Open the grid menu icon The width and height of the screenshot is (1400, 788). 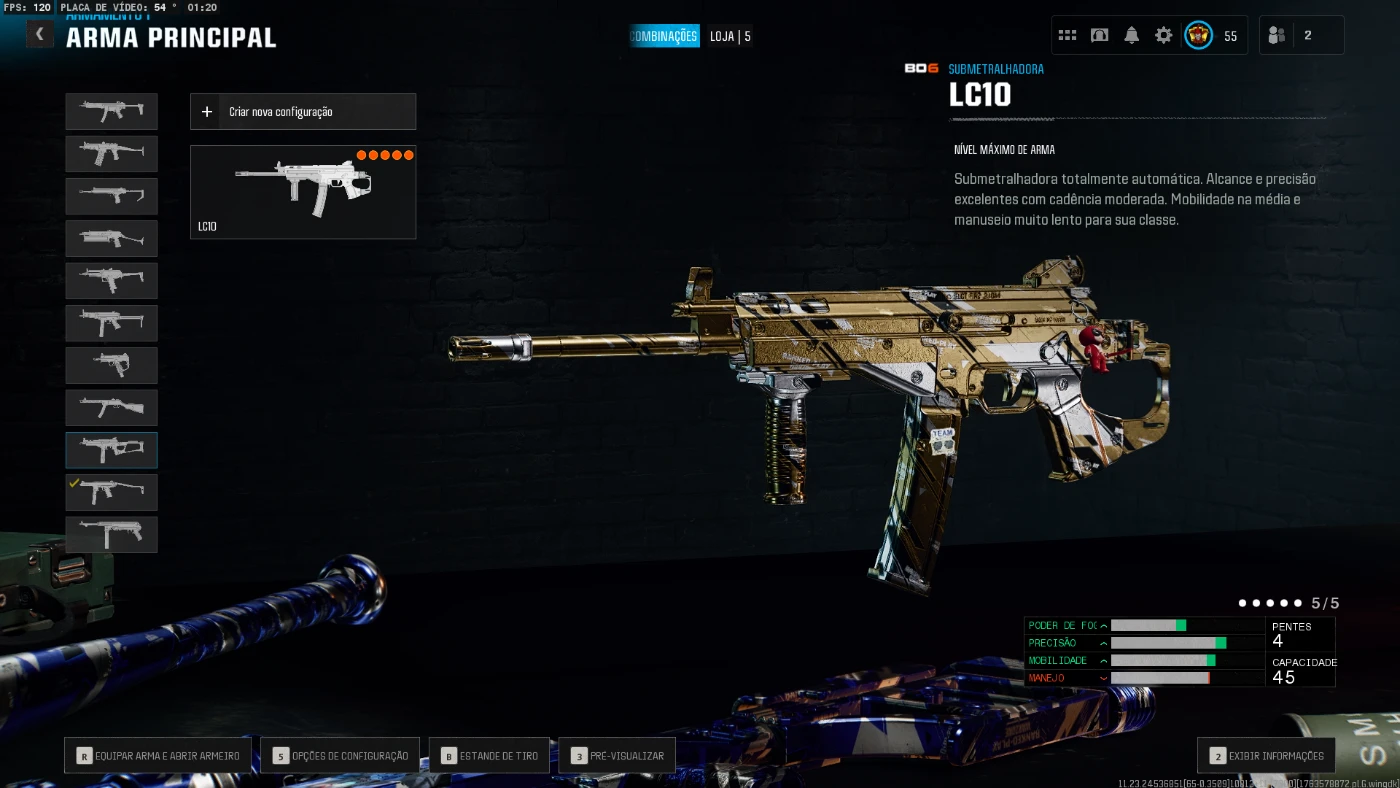[x=1067, y=35]
